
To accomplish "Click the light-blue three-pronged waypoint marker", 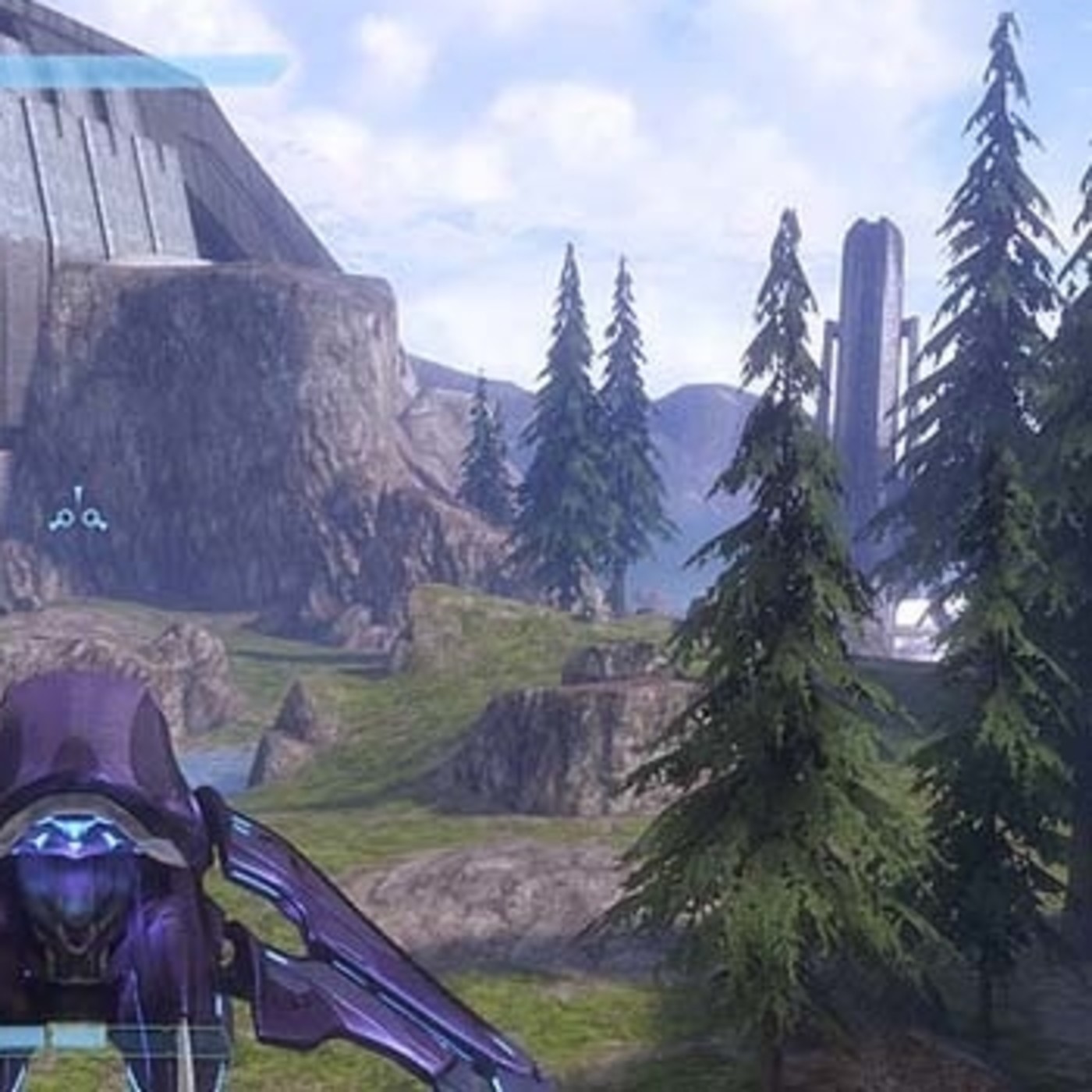I will point(77,511).
